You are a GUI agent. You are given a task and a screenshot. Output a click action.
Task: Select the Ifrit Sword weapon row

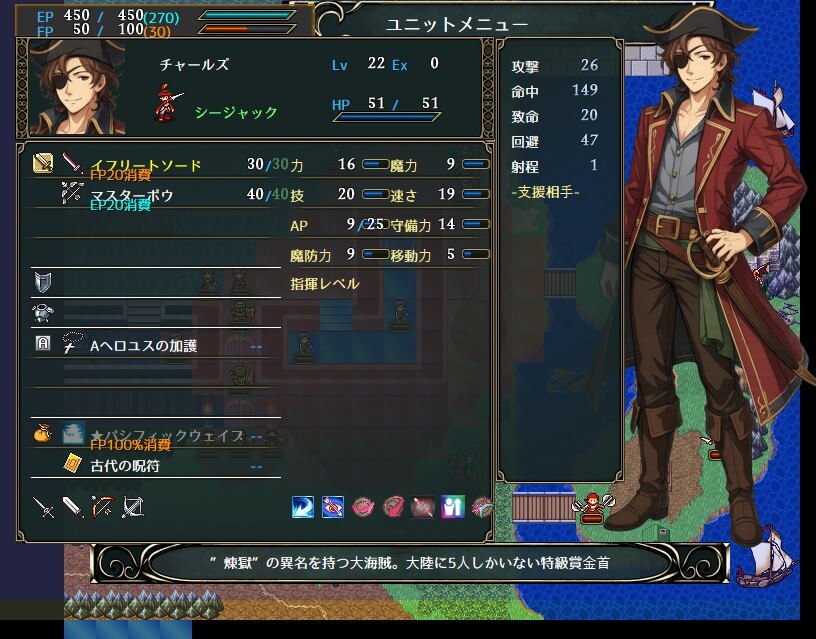coord(146,165)
